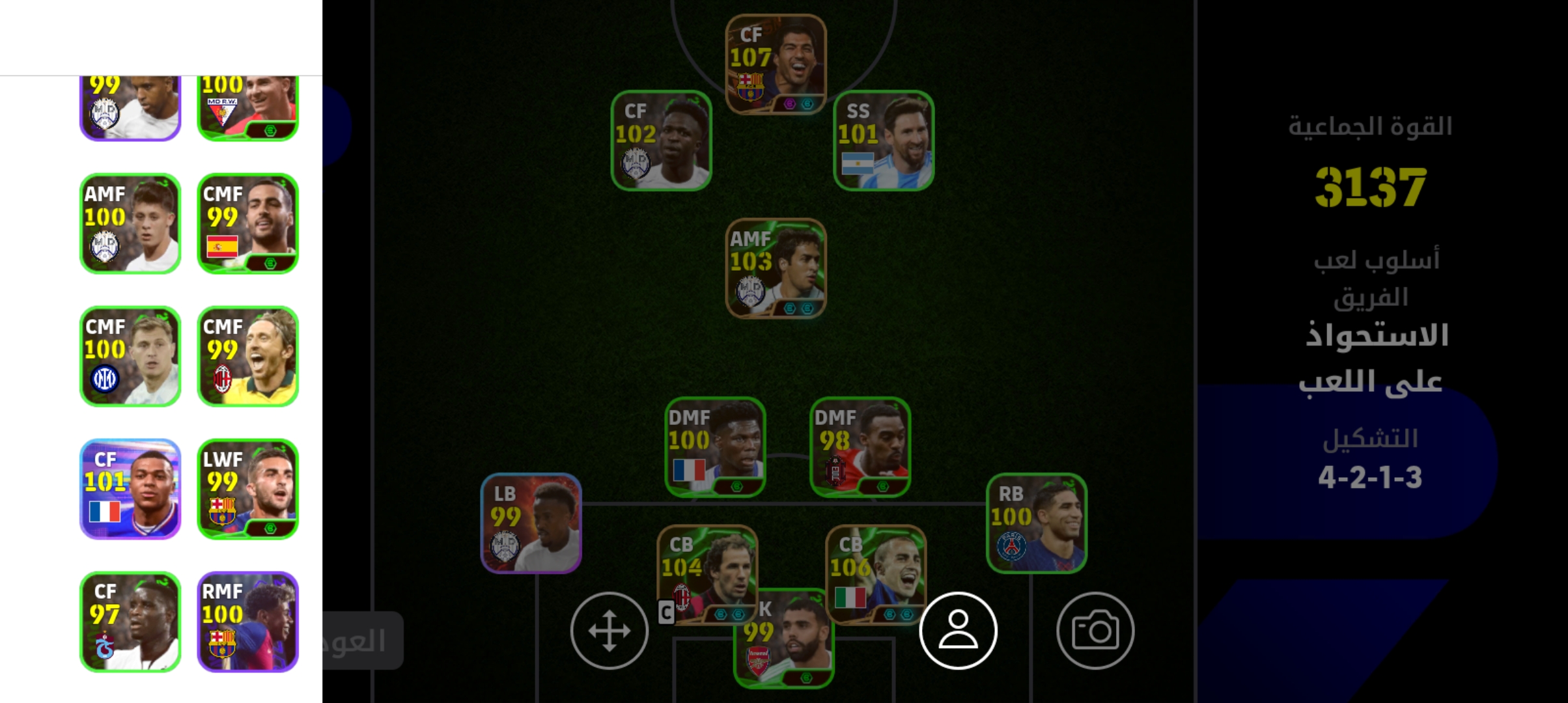Choose the DMF 98 player card
This screenshot has width=1568, height=703.
click(860, 447)
